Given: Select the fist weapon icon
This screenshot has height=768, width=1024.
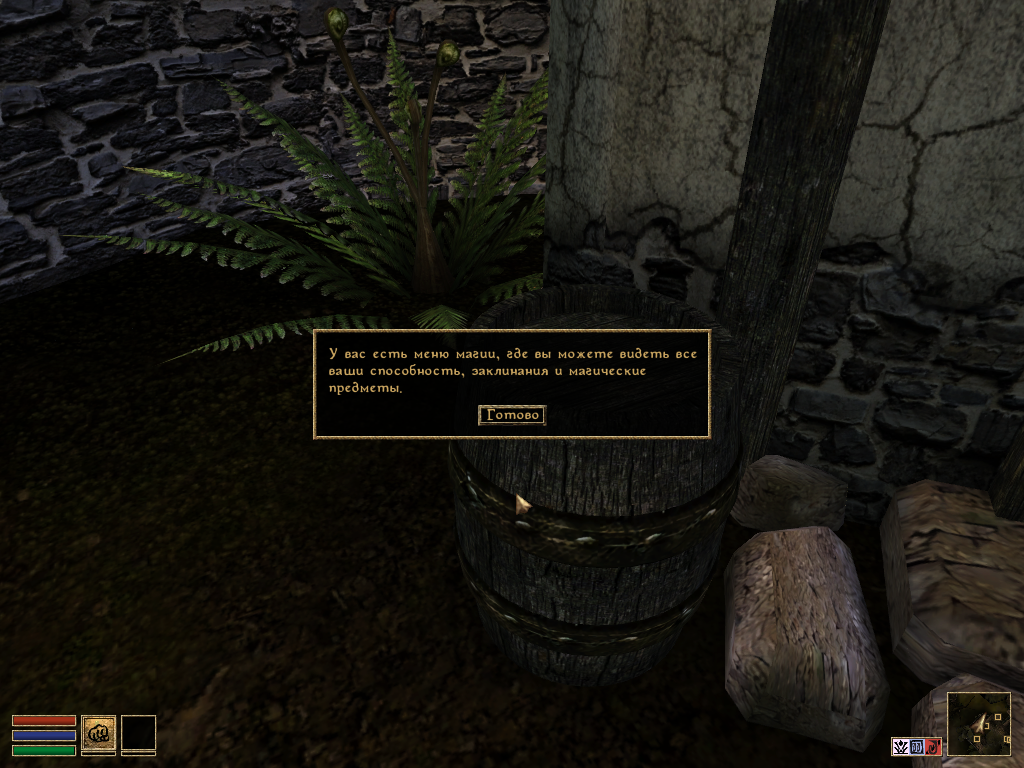Looking at the screenshot, I should point(98,732).
